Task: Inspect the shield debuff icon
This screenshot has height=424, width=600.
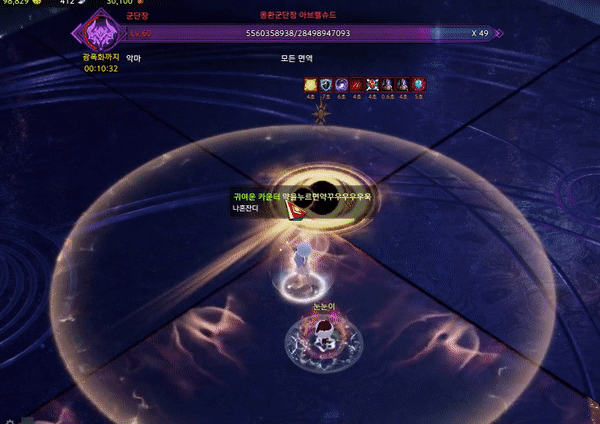Action: pyautogui.click(x=325, y=87)
